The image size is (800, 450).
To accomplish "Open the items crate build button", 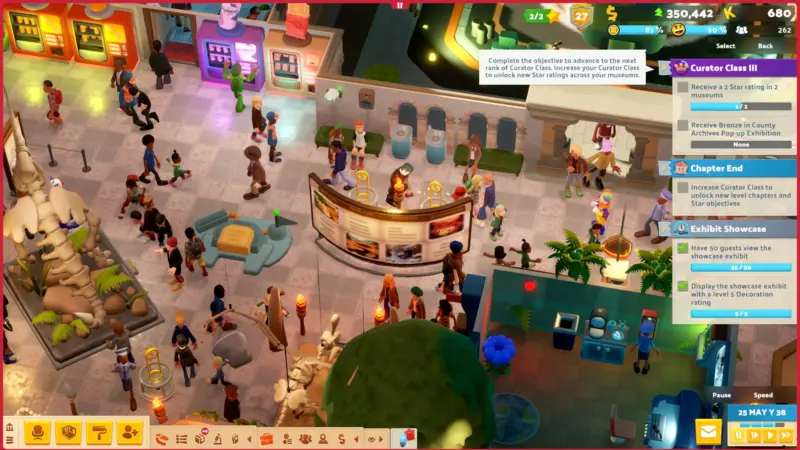I will tap(68, 432).
